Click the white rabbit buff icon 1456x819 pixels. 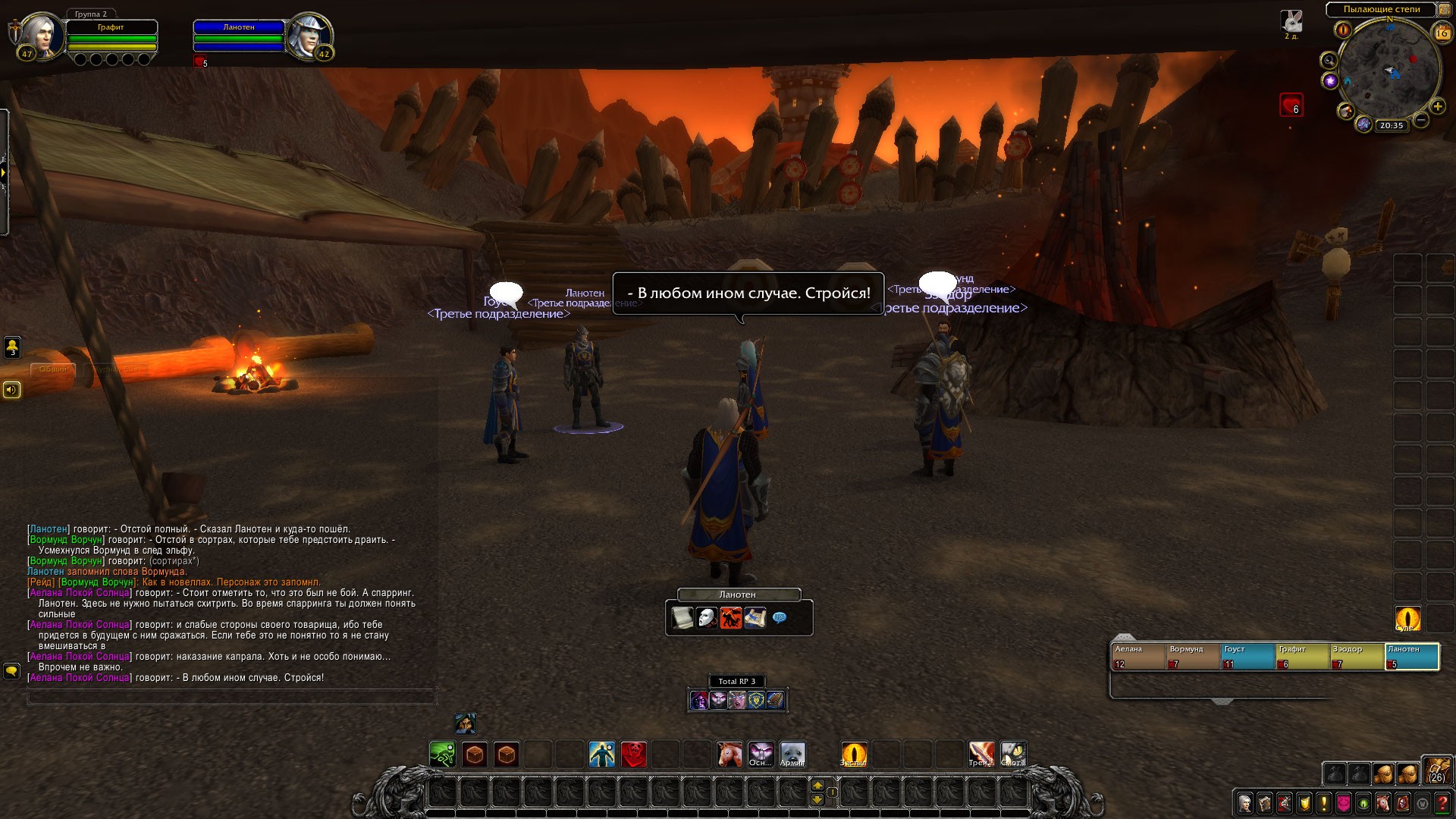(x=1291, y=21)
